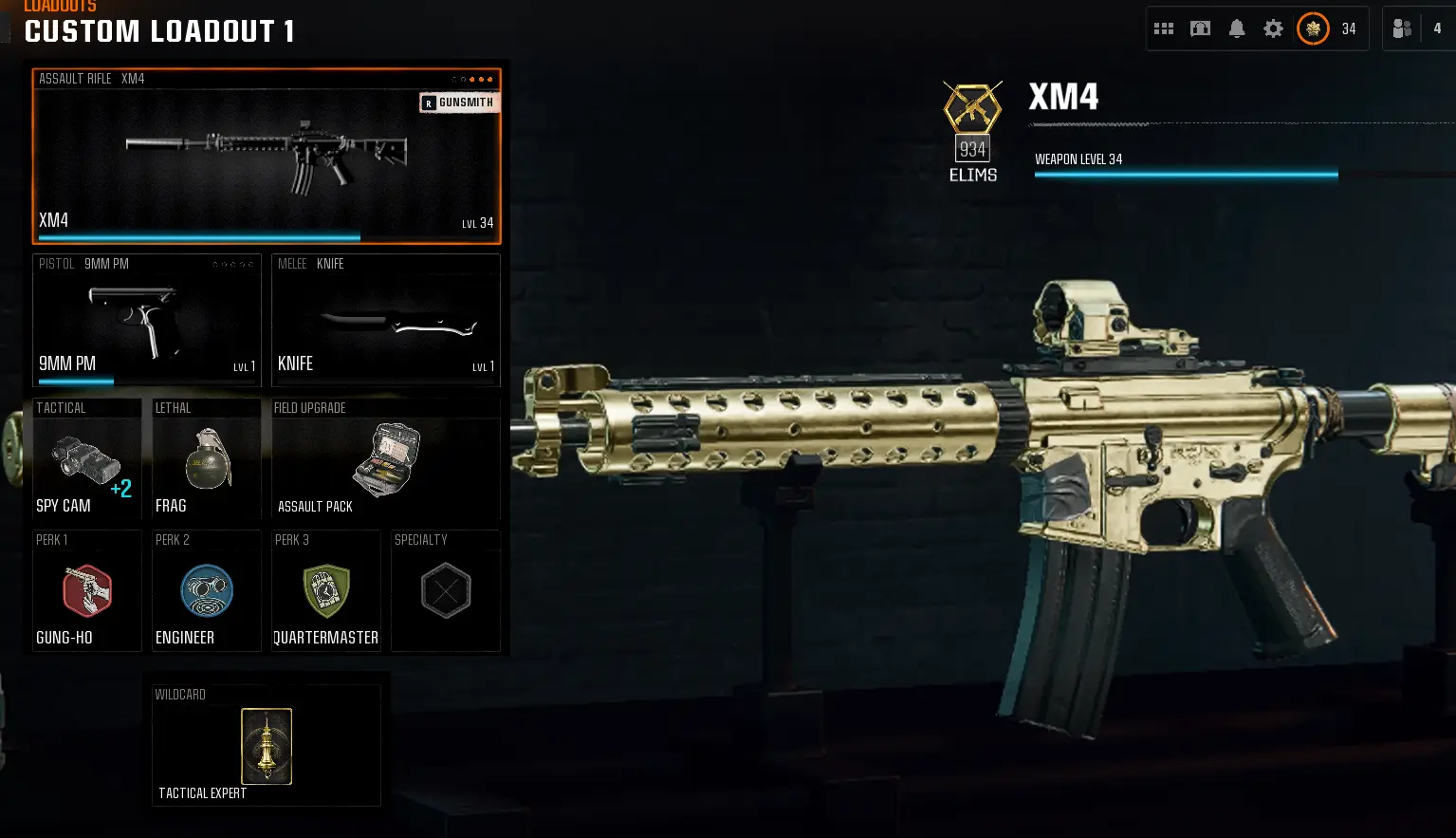This screenshot has height=838, width=1456.
Task: Click the voice chat headset icon
Action: [1199, 28]
